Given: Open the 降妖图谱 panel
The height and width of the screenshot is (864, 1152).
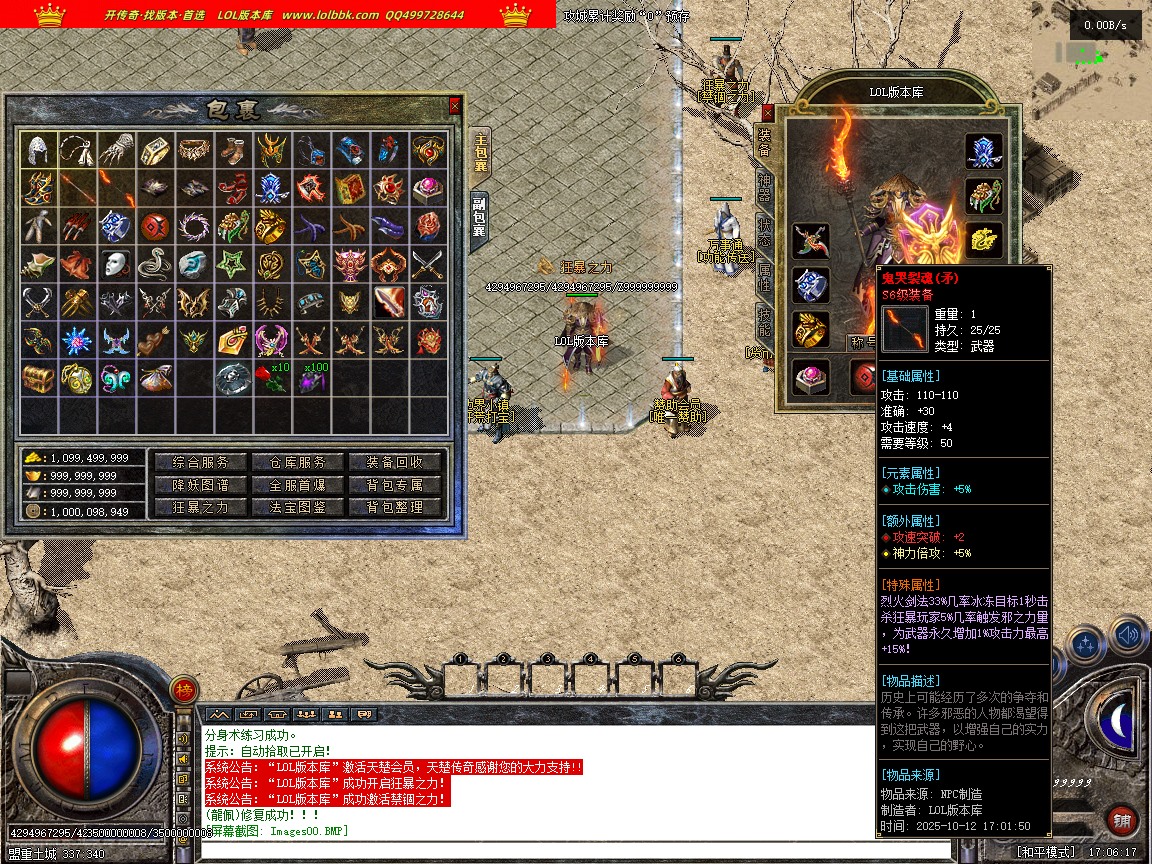Looking at the screenshot, I should pyautogui.click(x=200, y=485).
